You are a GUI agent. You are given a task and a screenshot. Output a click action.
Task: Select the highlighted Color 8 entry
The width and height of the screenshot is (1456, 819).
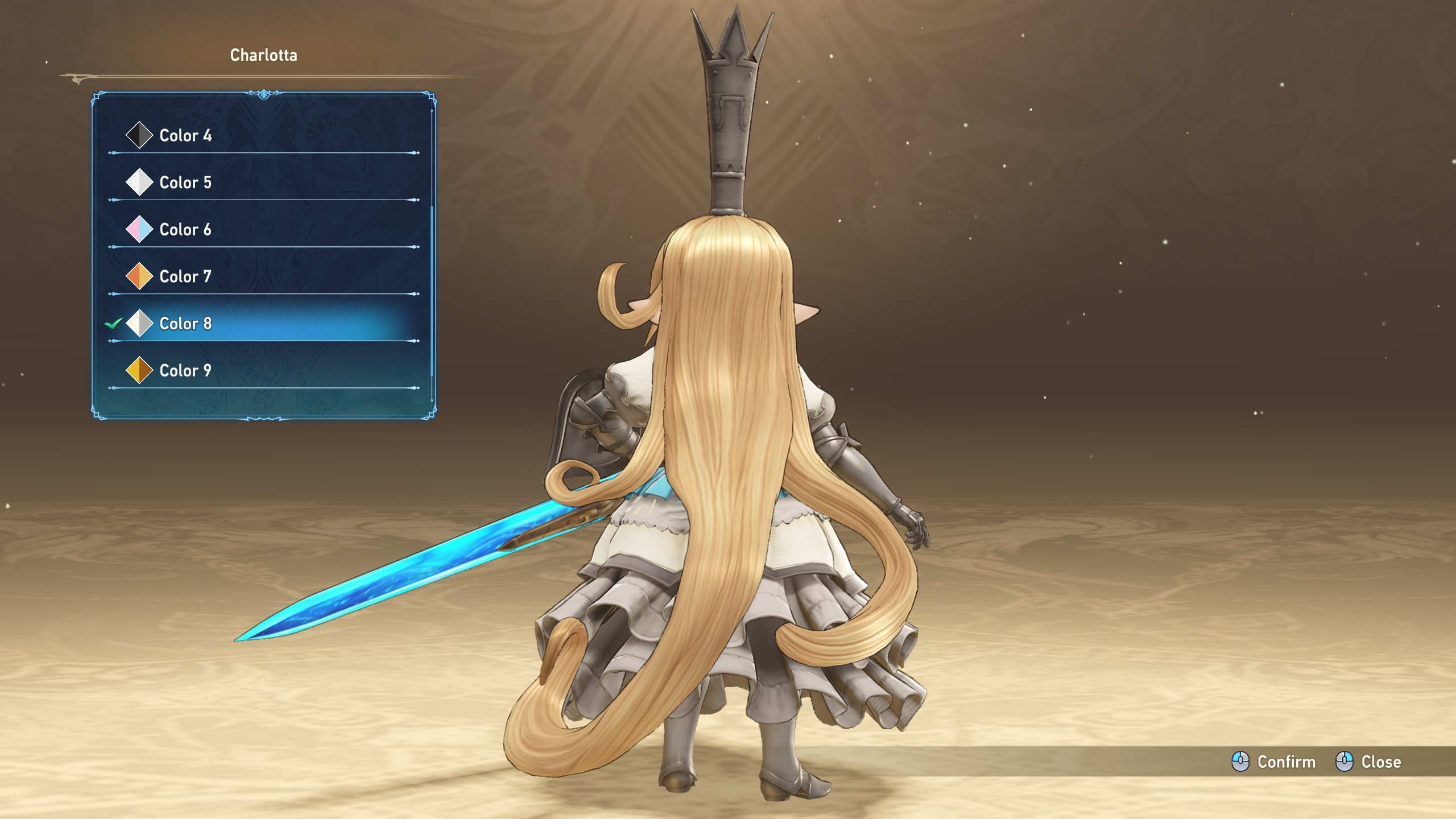click(185, 324)
